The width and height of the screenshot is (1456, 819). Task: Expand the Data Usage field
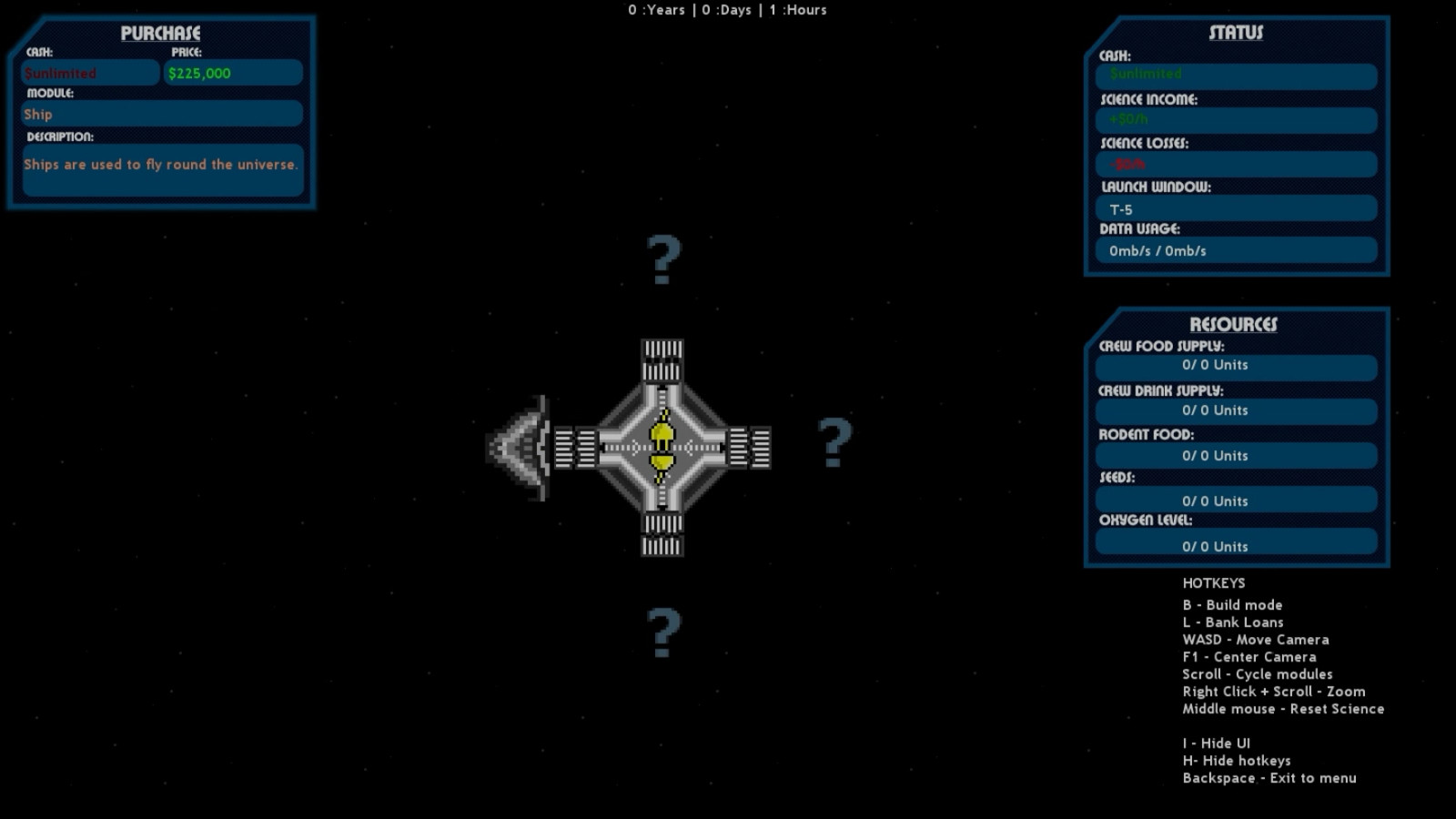pos(1235,250)
